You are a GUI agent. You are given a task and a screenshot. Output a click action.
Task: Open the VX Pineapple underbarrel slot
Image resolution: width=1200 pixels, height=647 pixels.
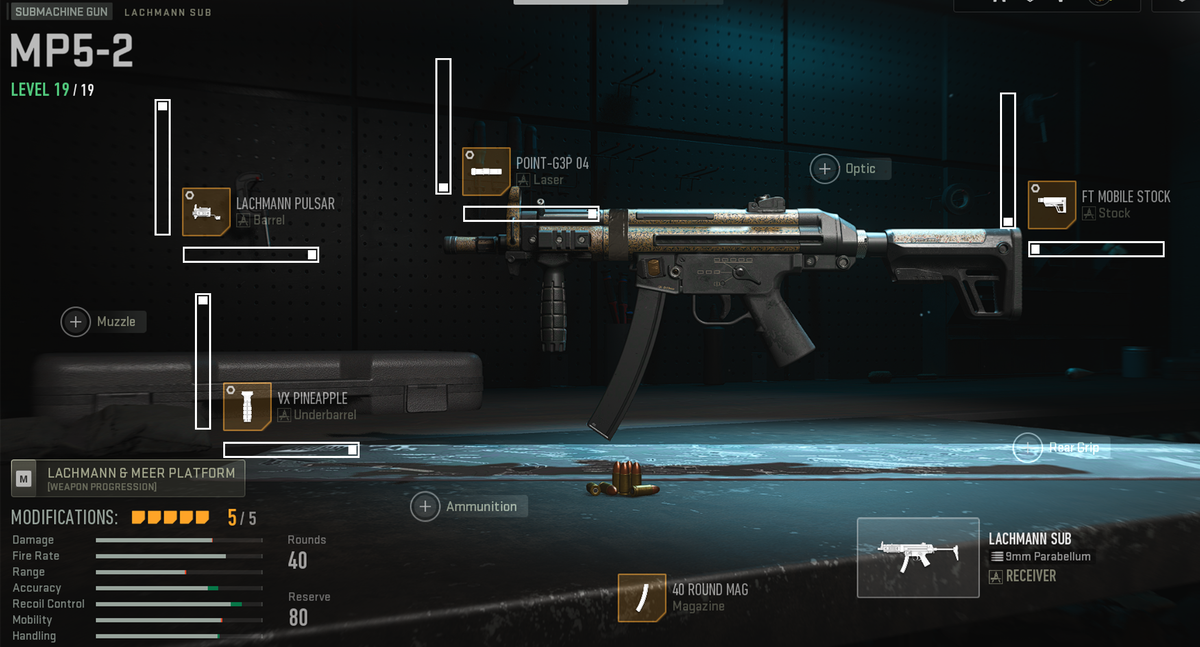pyautogui.click(x=248, y=406)
